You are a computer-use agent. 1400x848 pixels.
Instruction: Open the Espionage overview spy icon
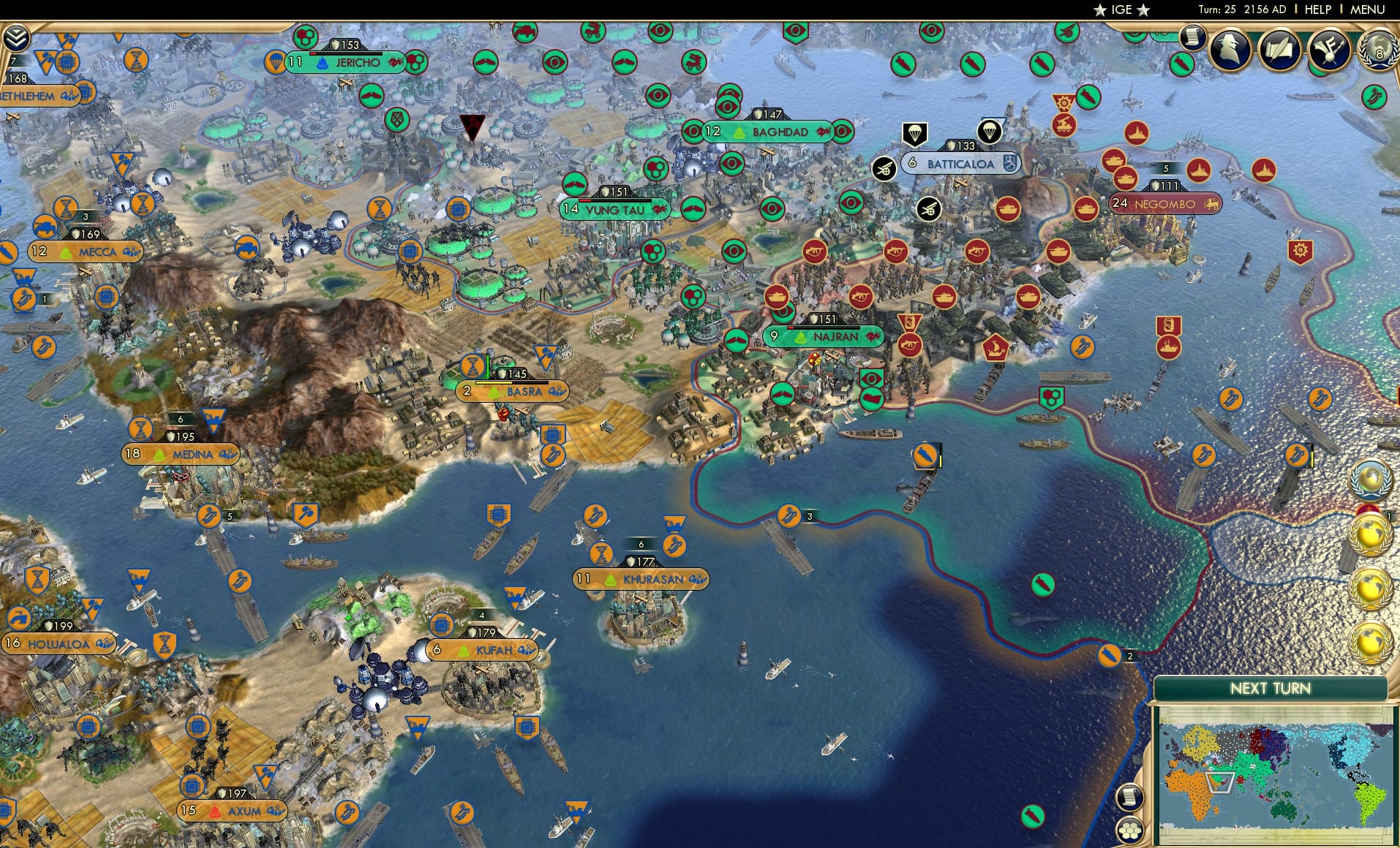(1229, 51)
